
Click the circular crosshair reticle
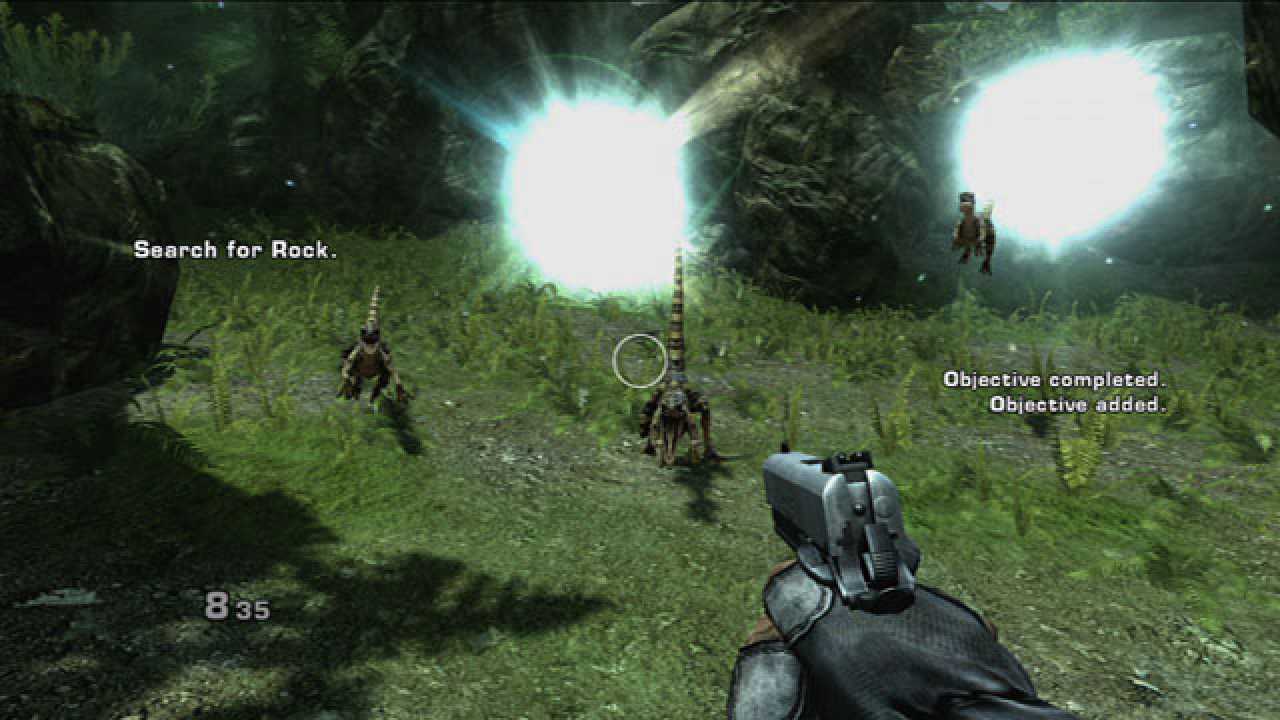click(641, 361)
